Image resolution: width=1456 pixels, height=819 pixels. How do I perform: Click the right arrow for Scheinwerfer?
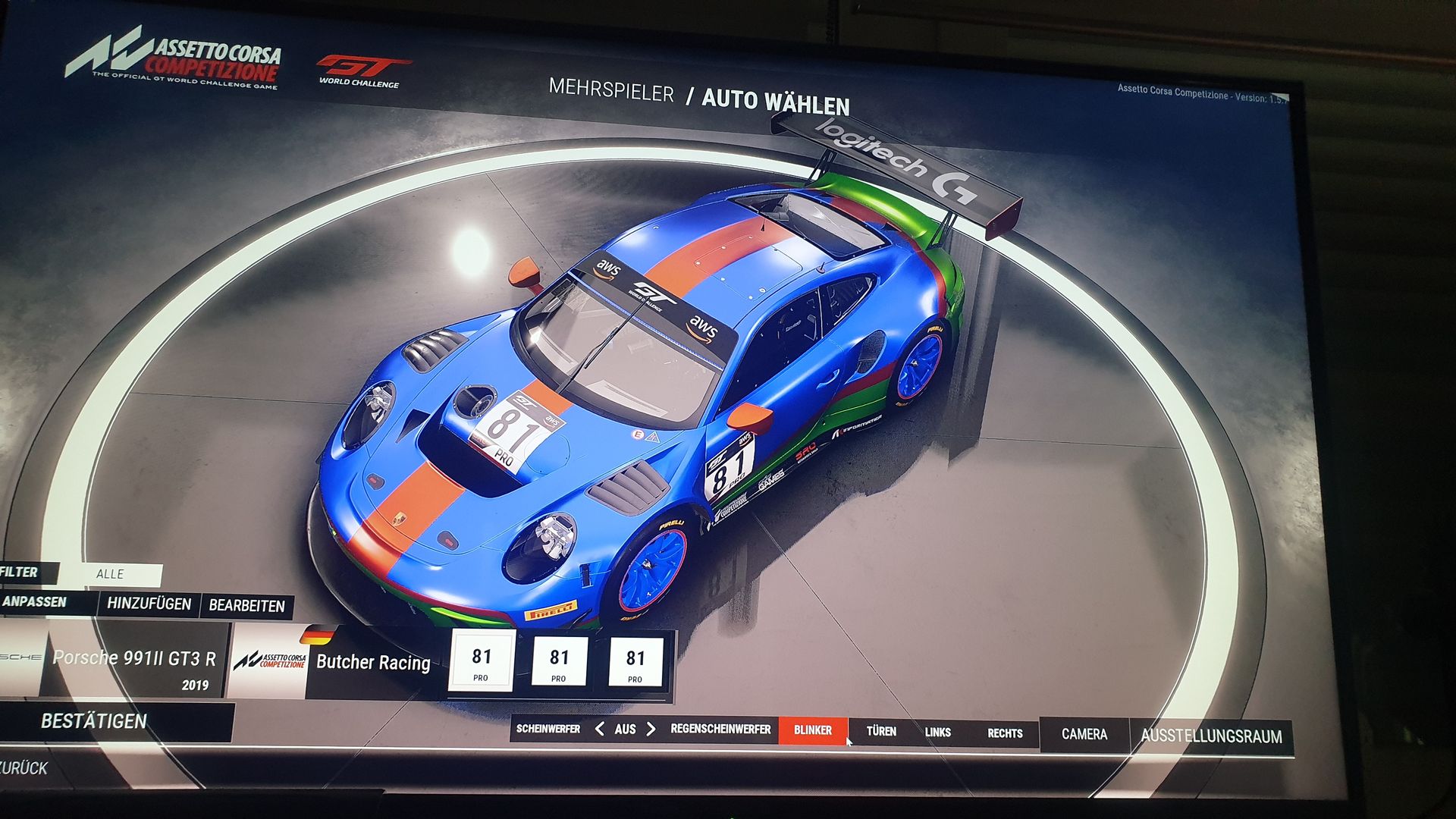pyautogui.click(x=651, y=730)
